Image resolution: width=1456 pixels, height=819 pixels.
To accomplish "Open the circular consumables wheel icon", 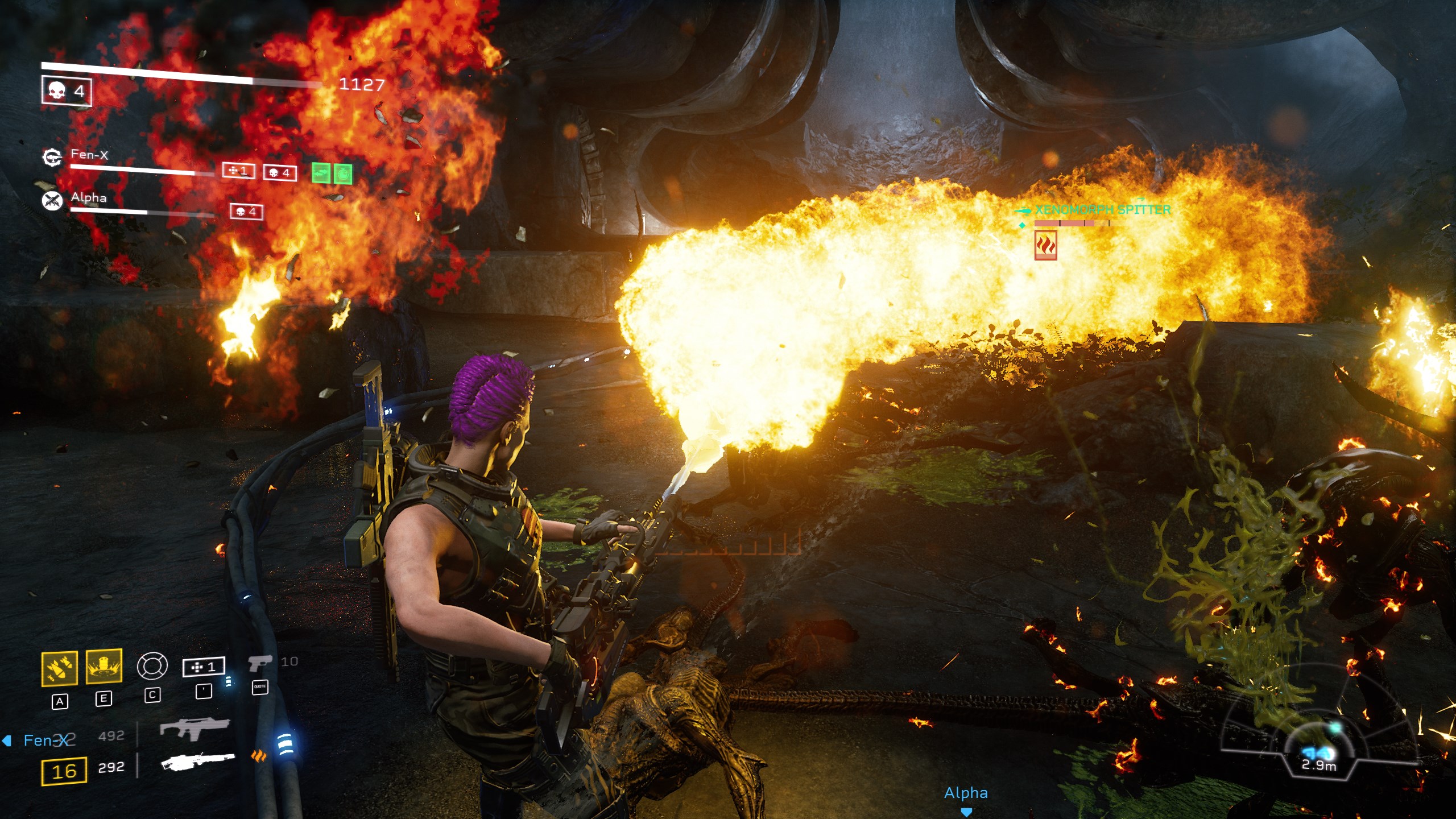I will pyautogui.click(x=152, y=666).
